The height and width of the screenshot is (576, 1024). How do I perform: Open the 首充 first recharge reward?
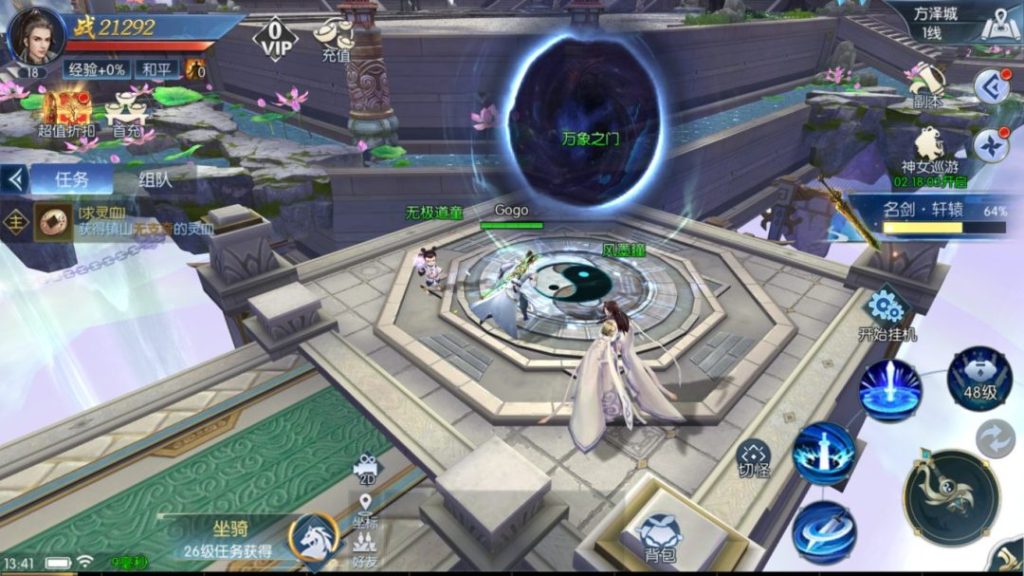click(127, 112)
